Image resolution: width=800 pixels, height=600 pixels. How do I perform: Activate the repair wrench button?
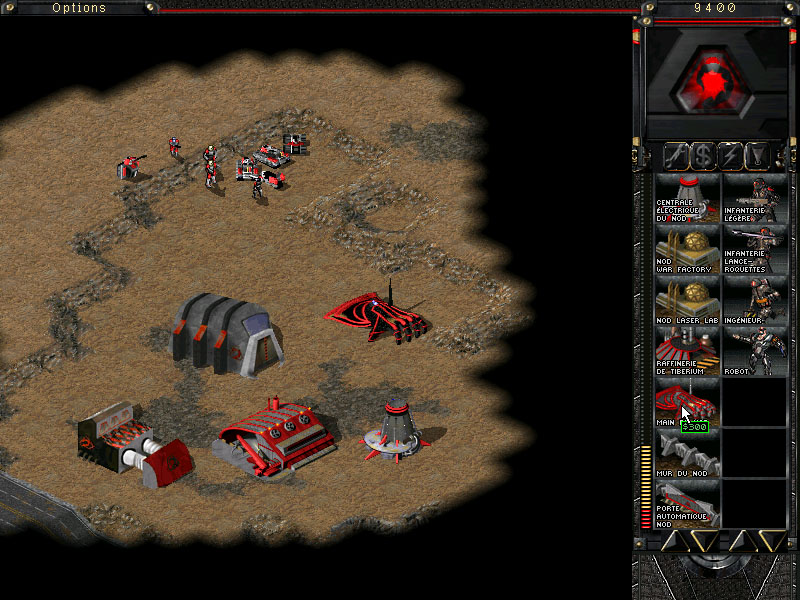675,155
